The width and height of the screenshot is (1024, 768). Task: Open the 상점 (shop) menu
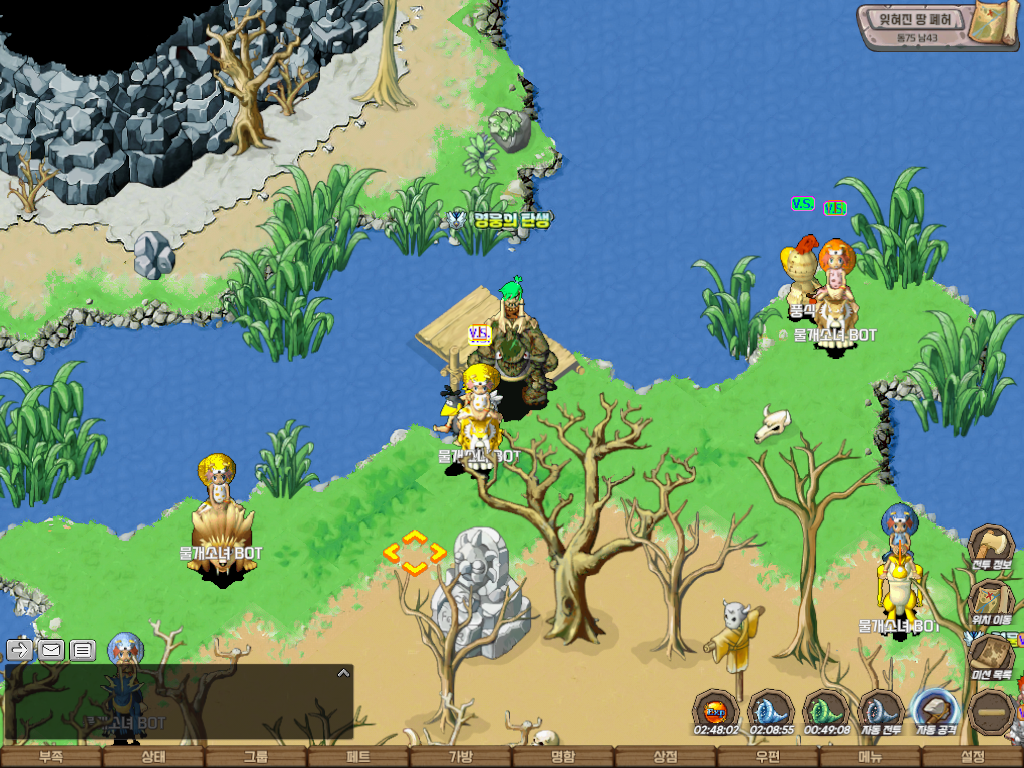666,757
